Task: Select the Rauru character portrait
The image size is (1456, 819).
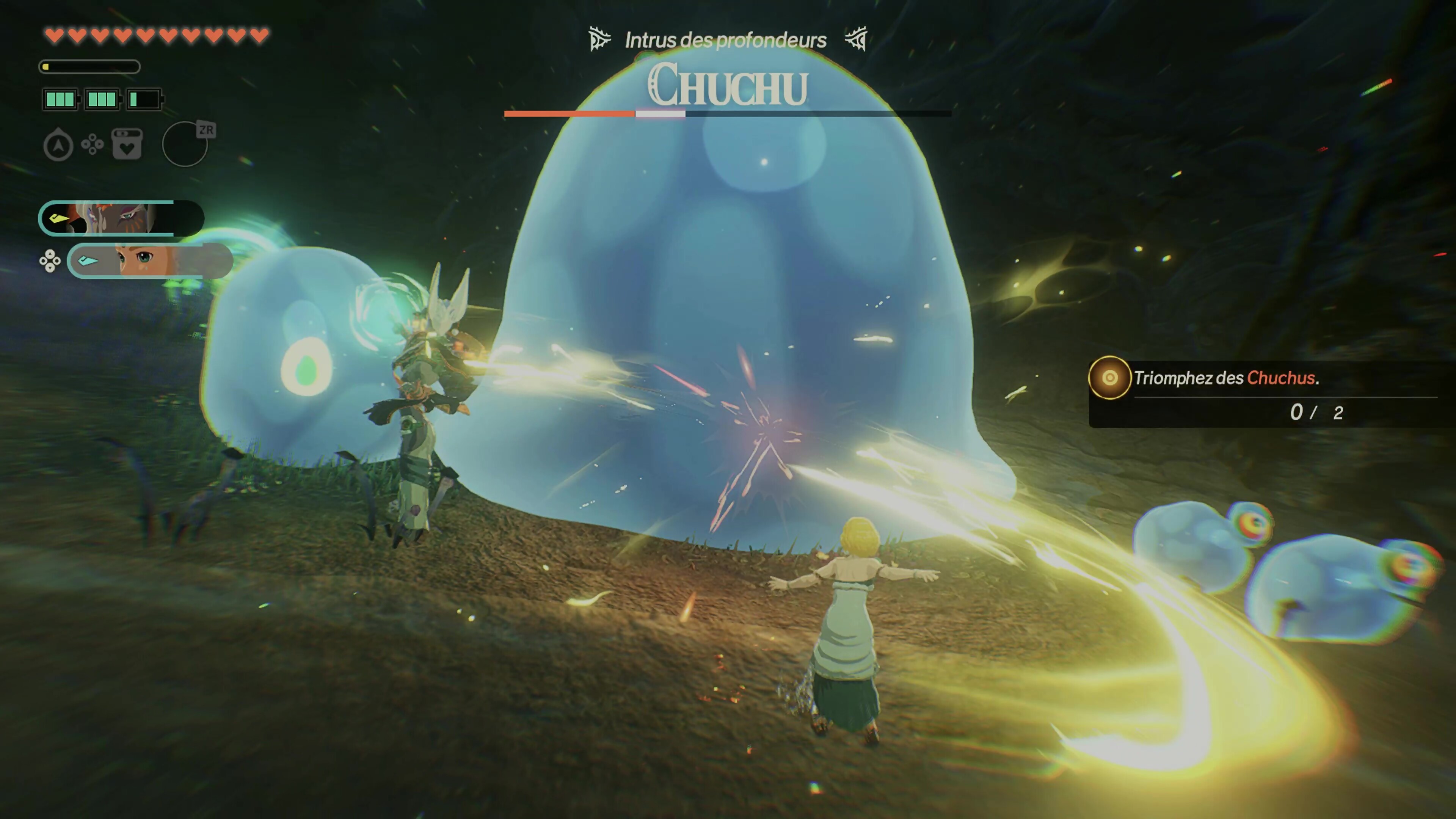Action: [121, 218]
